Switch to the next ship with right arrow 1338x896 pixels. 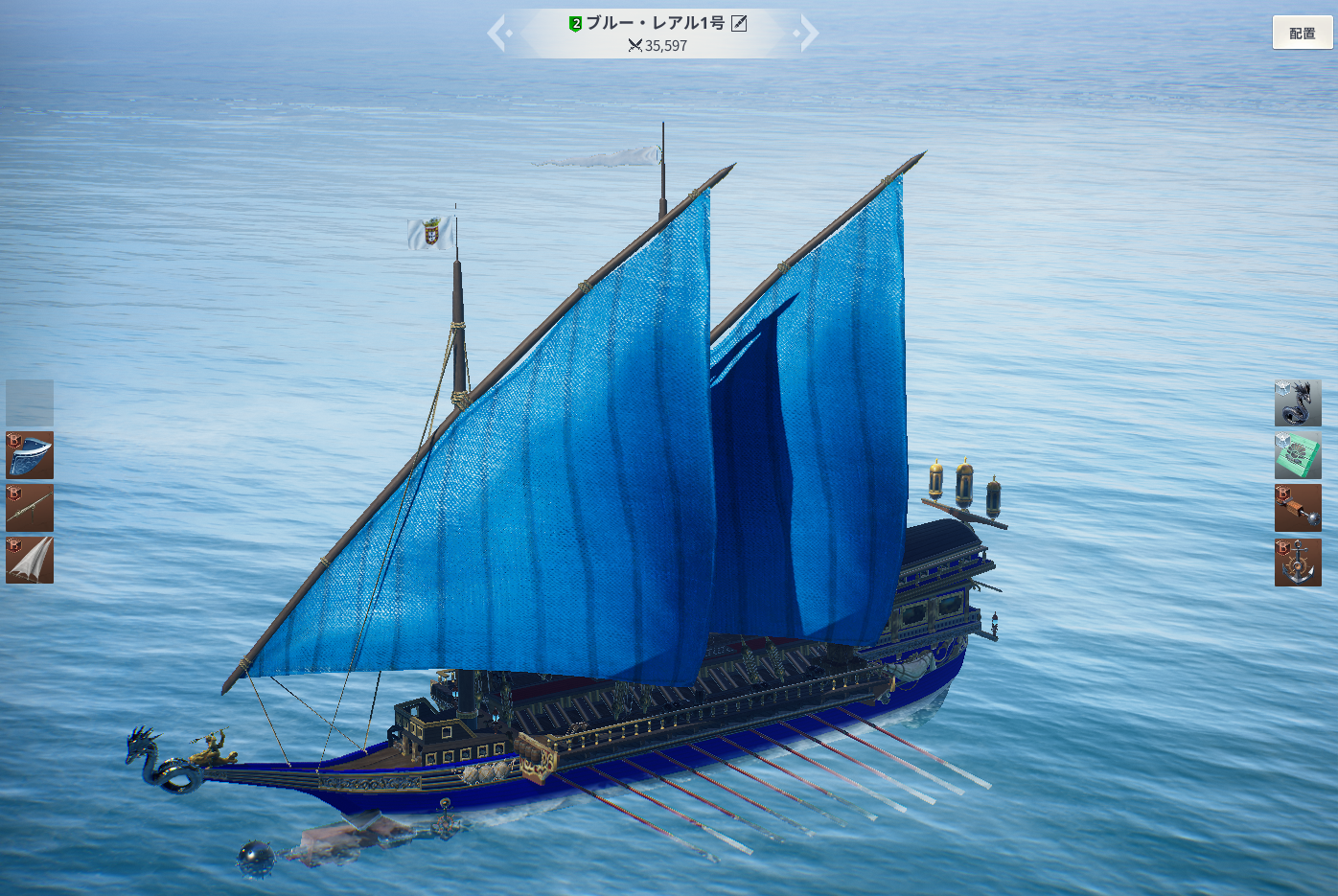coord(808,34)
